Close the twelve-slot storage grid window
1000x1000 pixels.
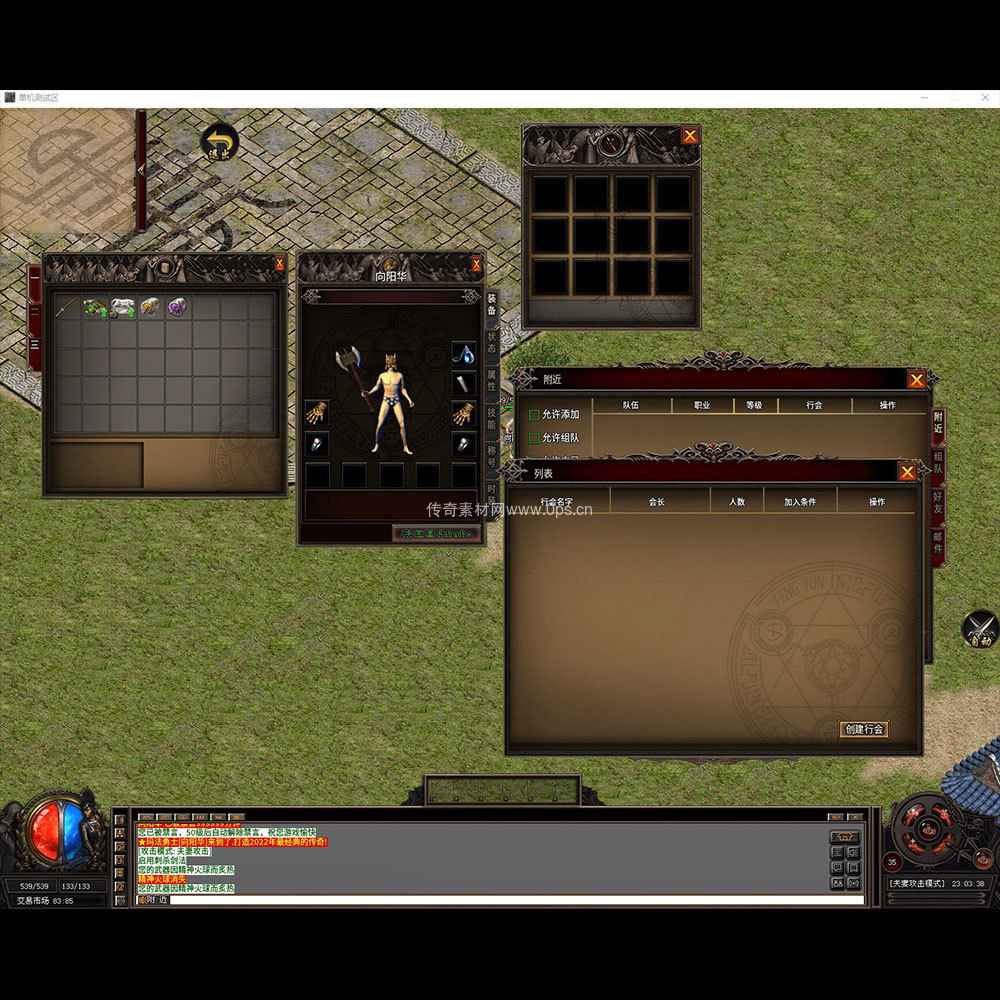pyautogui.click(x=690, y=135)
